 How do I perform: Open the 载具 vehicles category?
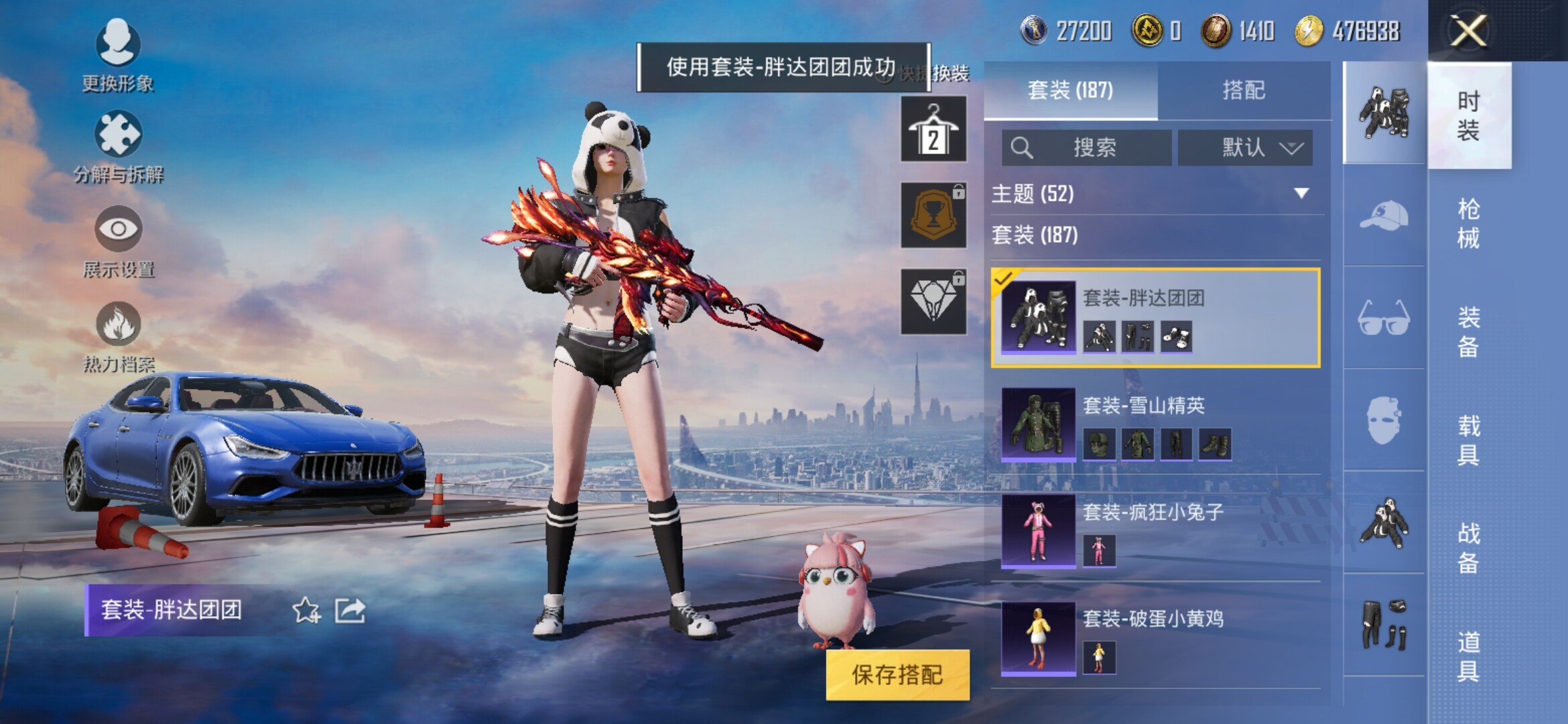1468,440
